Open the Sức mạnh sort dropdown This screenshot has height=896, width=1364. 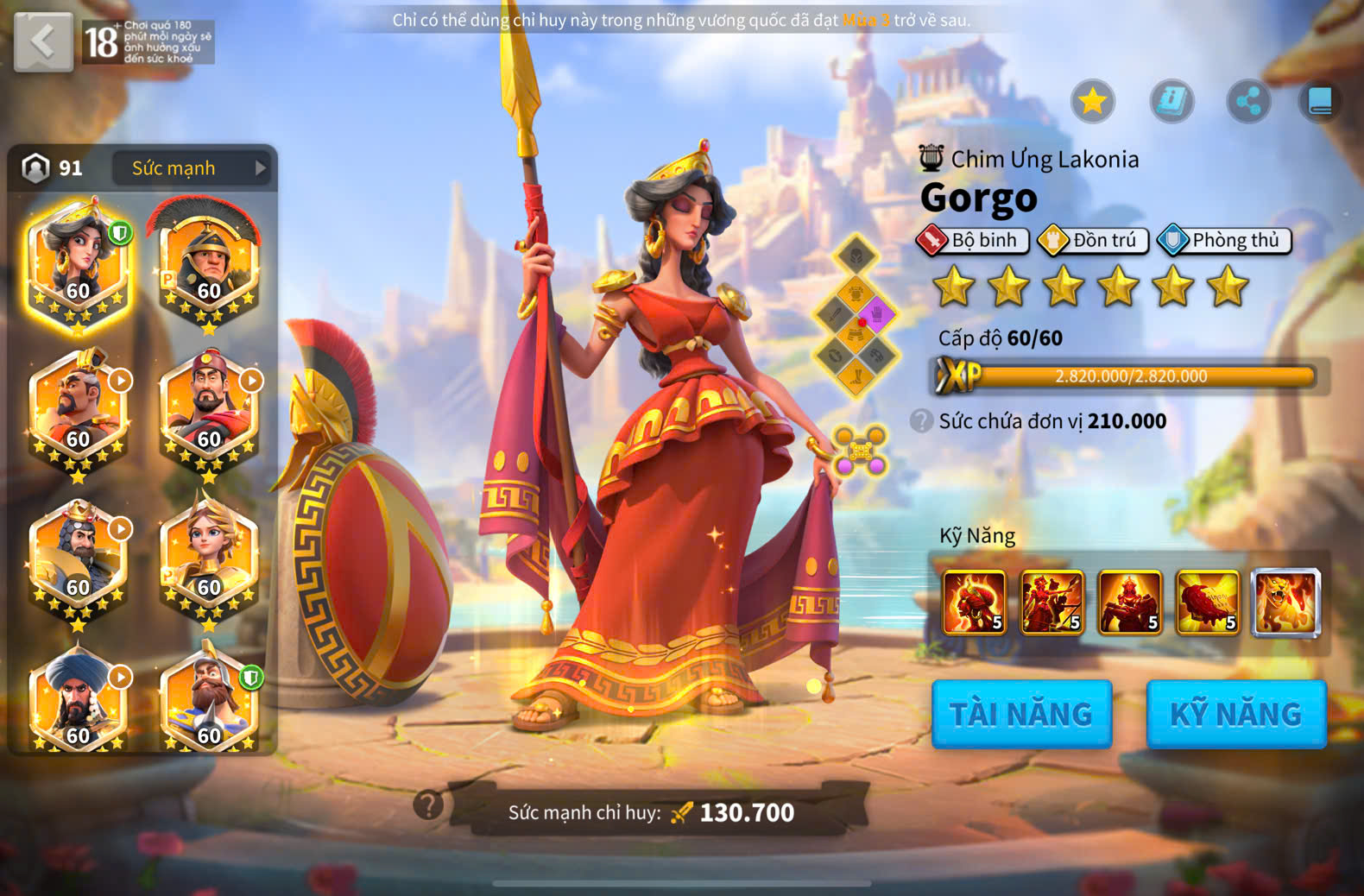[x=191, y=168]
